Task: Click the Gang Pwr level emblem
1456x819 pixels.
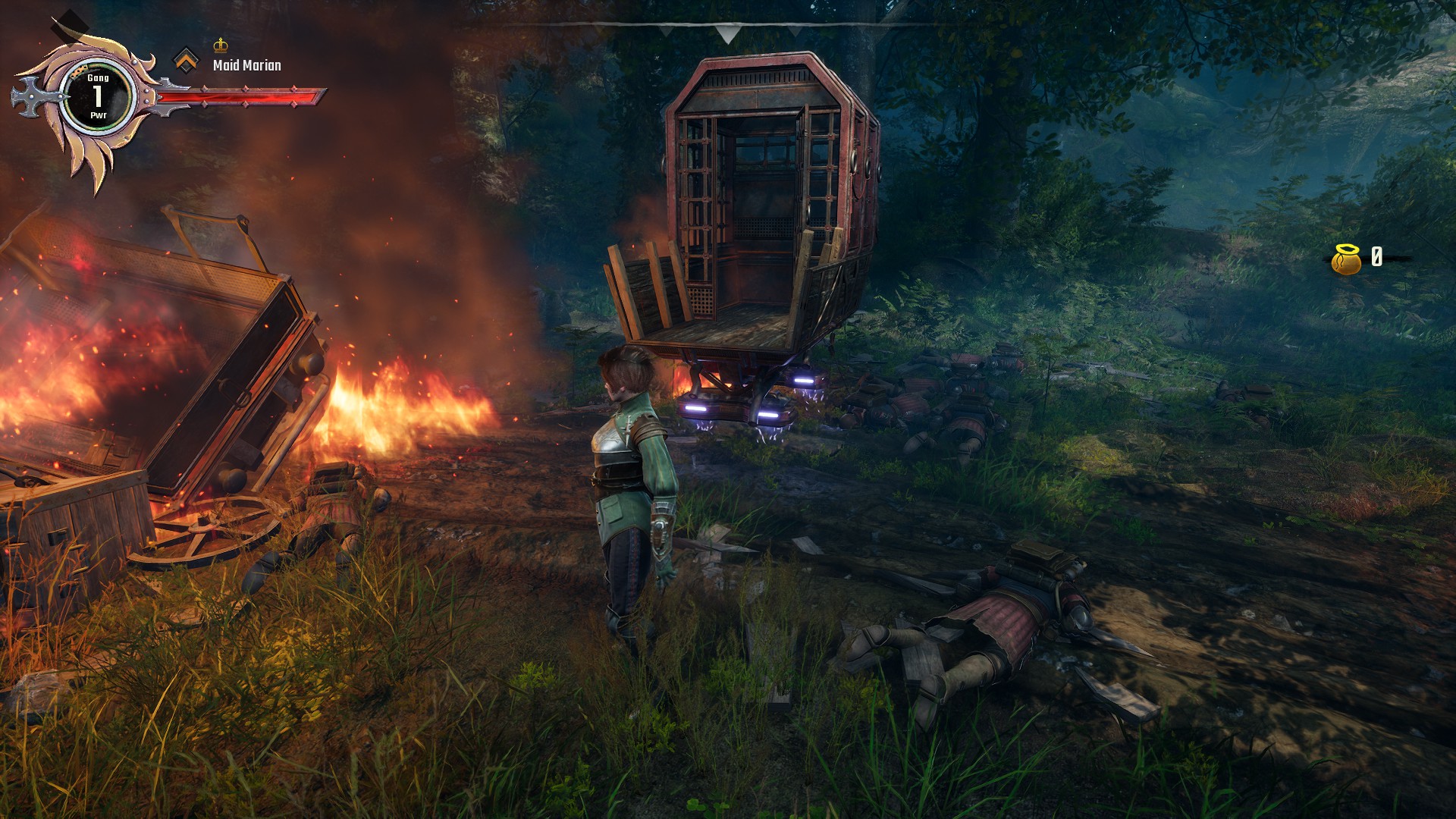Action: tap(98, 96)
